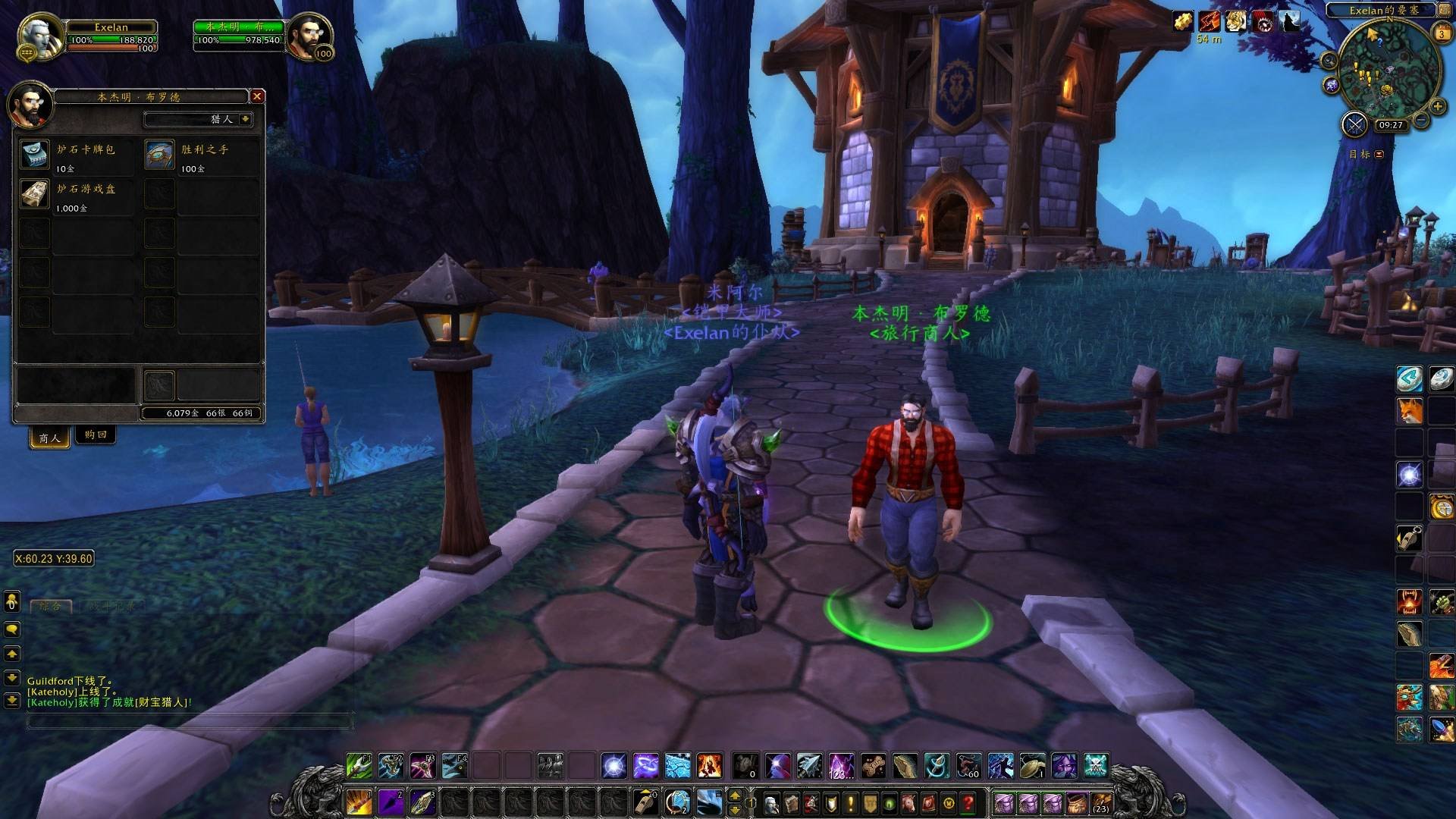
Task: Open the calendar button showing 3
Action: click(1442, 33)
